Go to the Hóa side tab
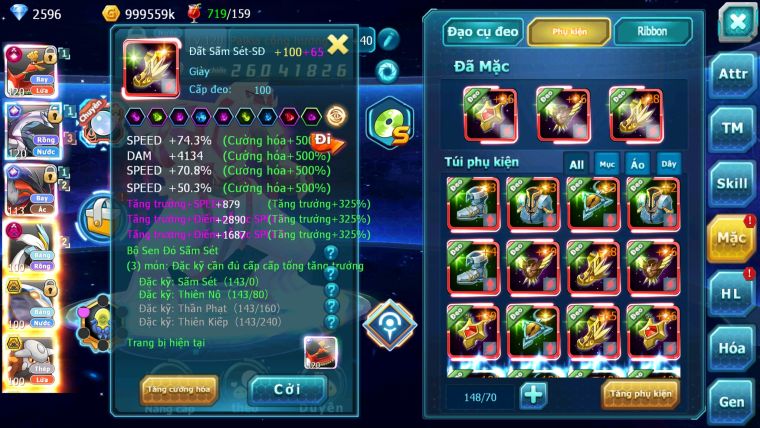 (733, 348)
